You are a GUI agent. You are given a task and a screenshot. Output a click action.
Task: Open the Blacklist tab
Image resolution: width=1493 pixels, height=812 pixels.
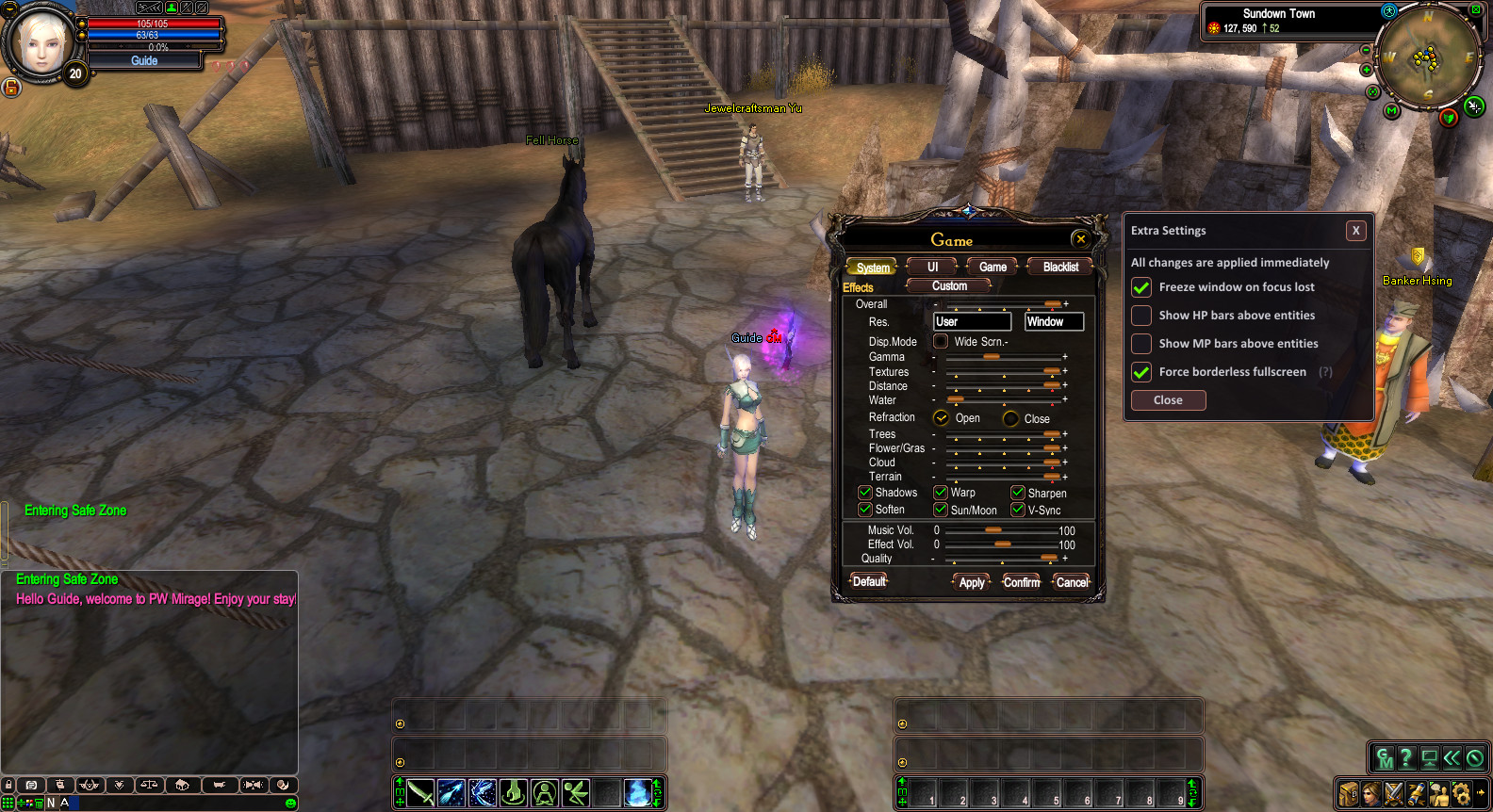pos(1060,268)
